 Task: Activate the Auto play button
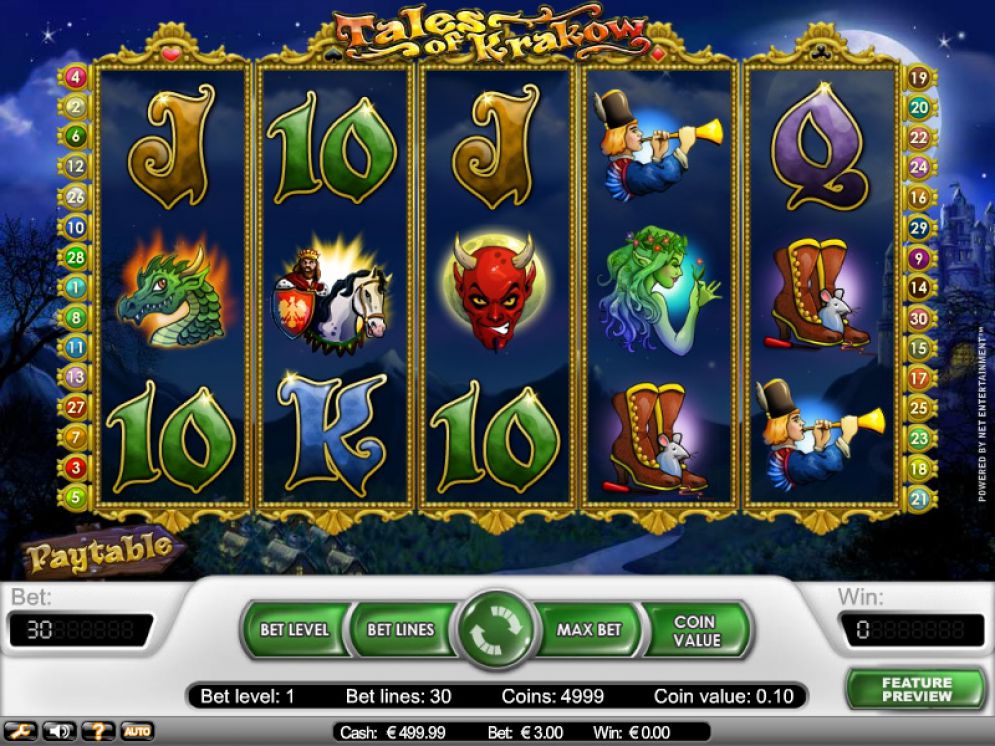[137, 732]
